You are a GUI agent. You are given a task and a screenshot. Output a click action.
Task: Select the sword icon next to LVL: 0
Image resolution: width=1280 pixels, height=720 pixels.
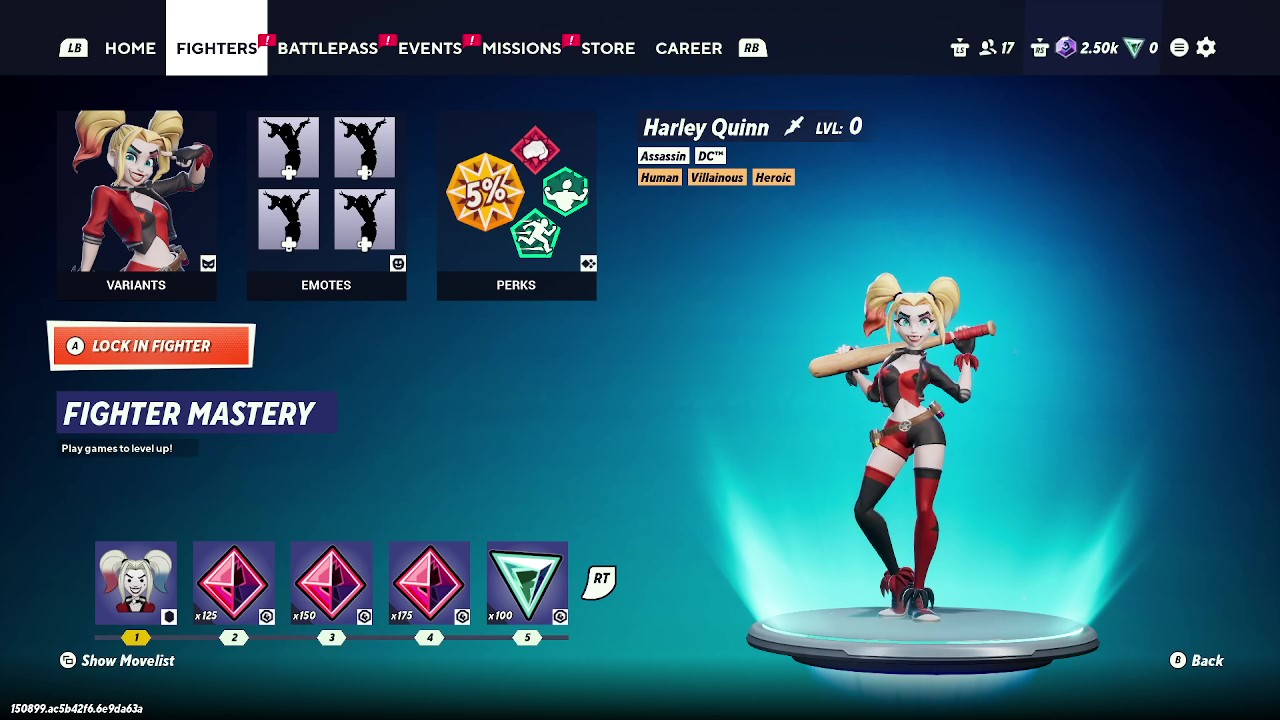pyautogui.click(x=793, y=126)
